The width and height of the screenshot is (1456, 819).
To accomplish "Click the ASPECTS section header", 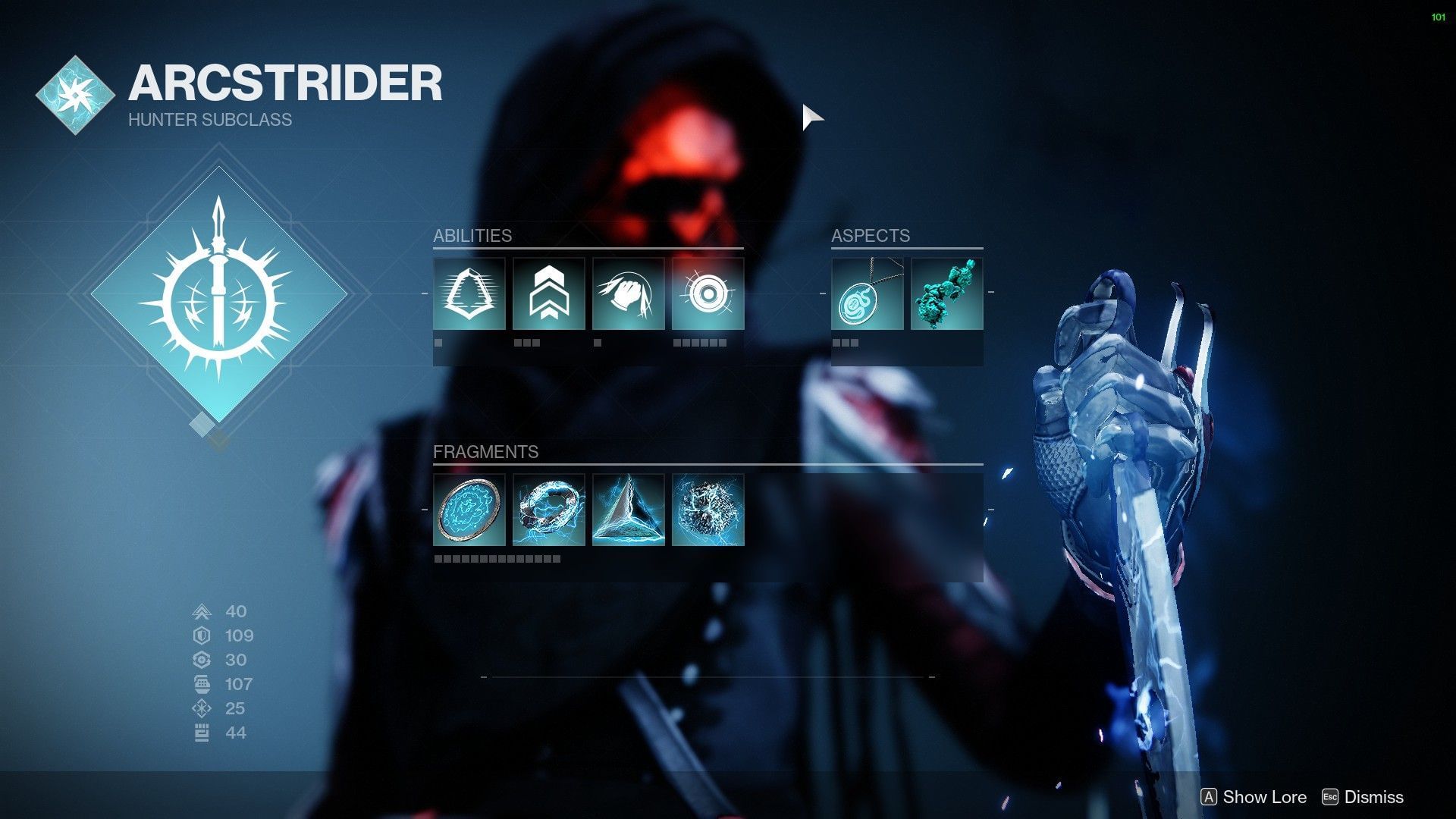I will pyautogui.click(x=871, y=236).
